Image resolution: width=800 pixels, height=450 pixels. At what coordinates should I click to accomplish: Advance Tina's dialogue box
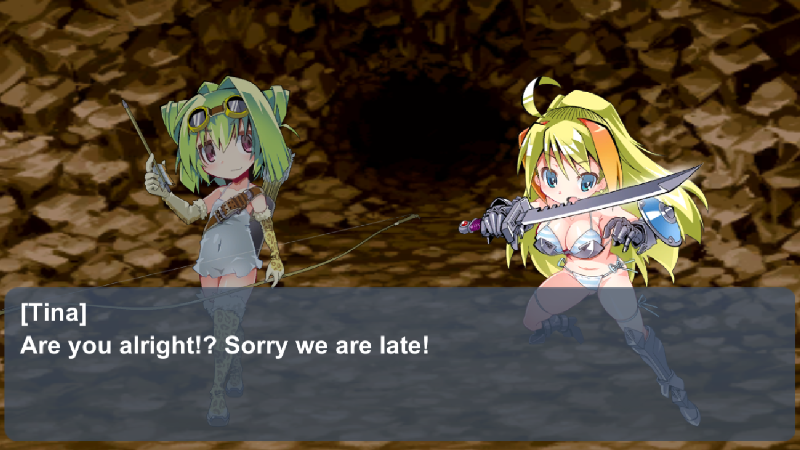[x=400, y=365]
